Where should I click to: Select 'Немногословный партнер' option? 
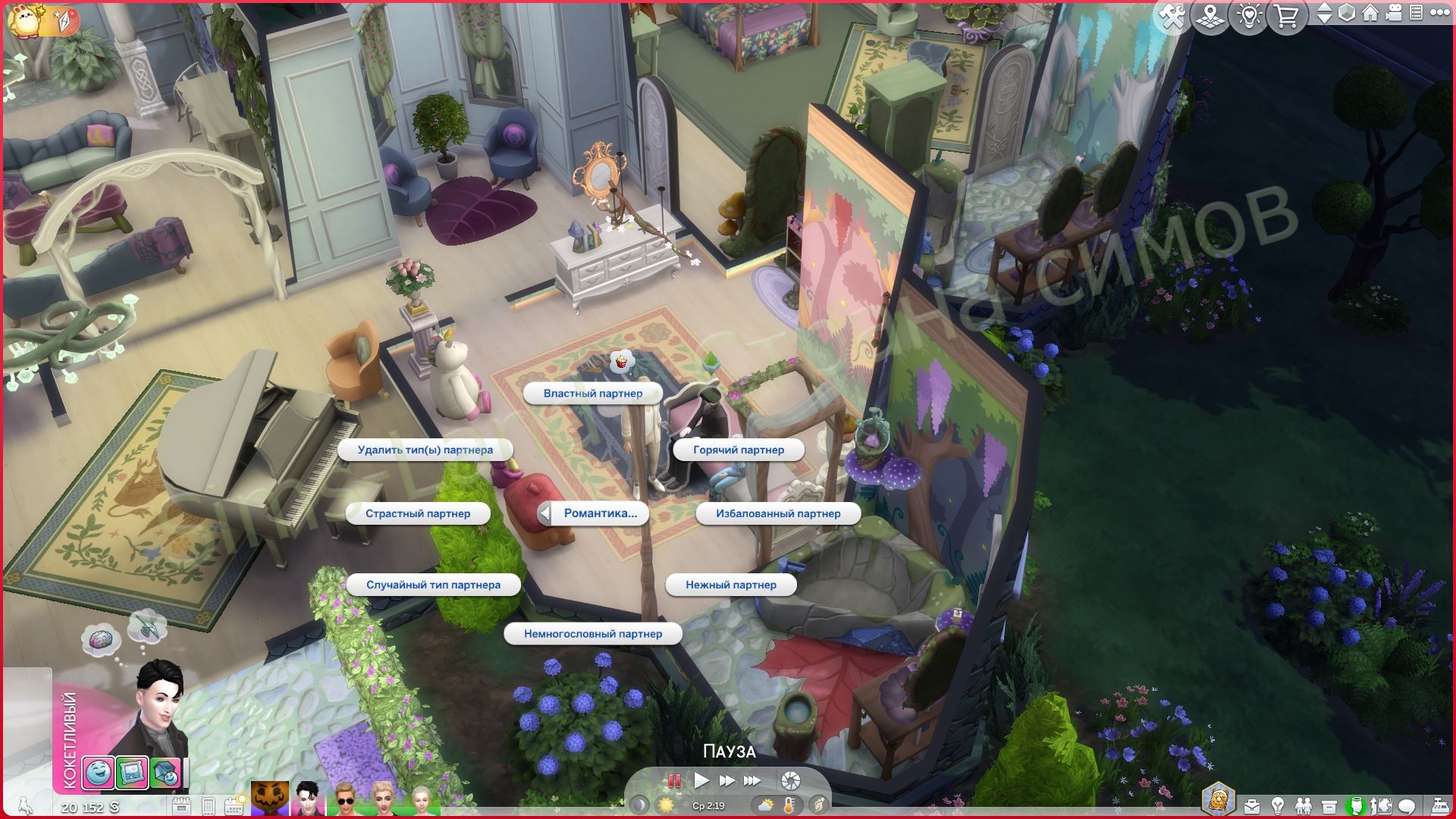pyautogui.click(x=592, y=634)
